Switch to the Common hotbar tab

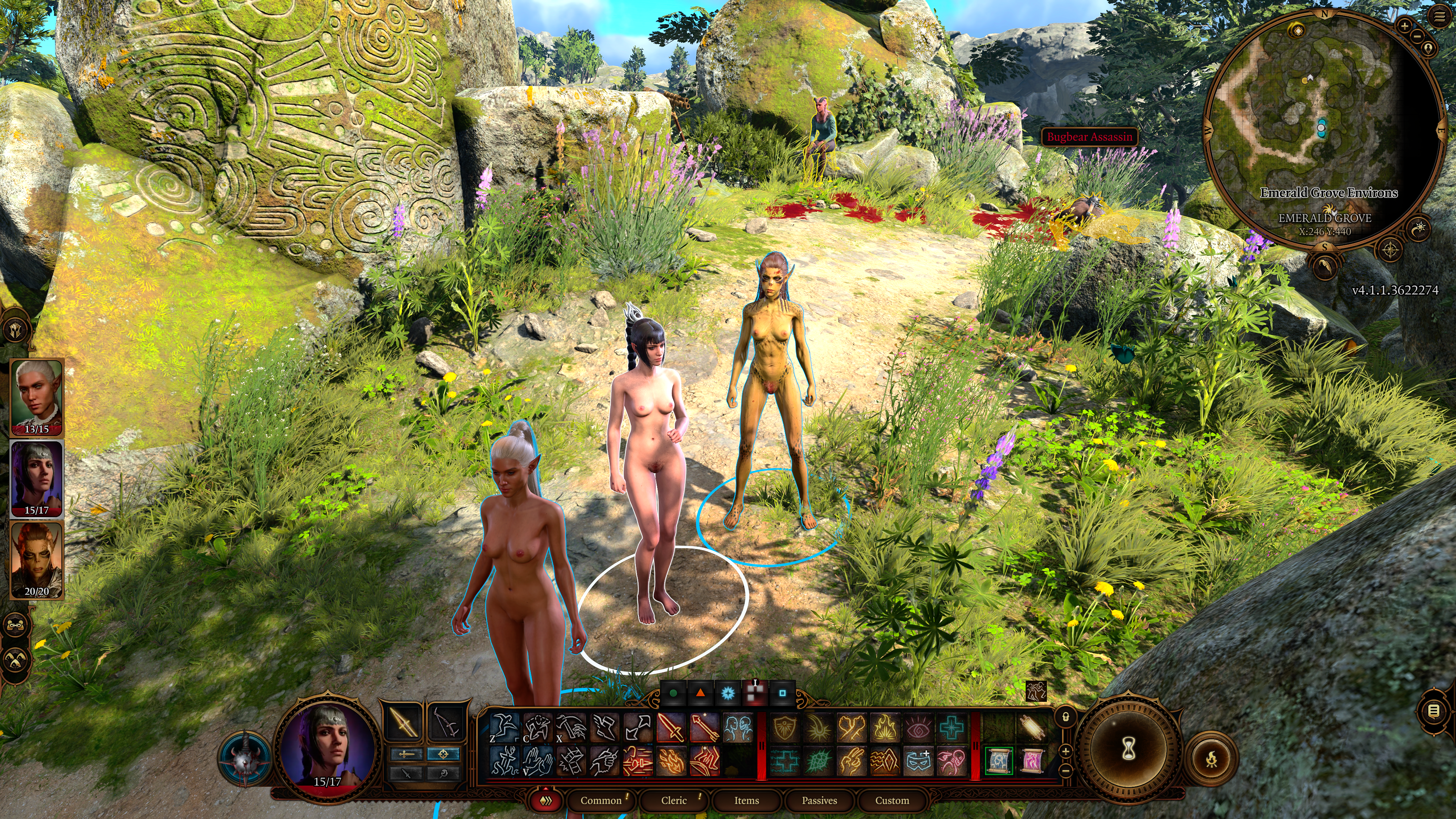pos(600,800)
